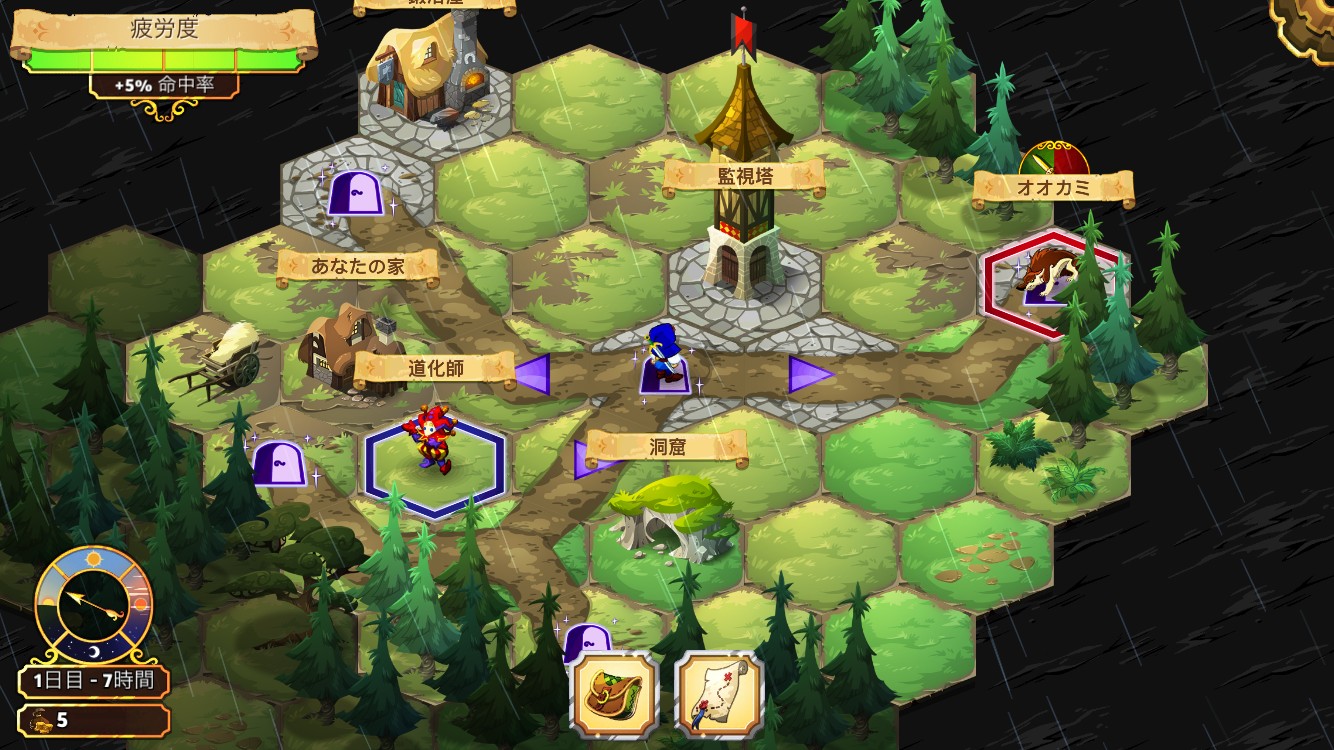Open the treasure map scroll
Screen dimensions: 1334x750
click(719, 695)
